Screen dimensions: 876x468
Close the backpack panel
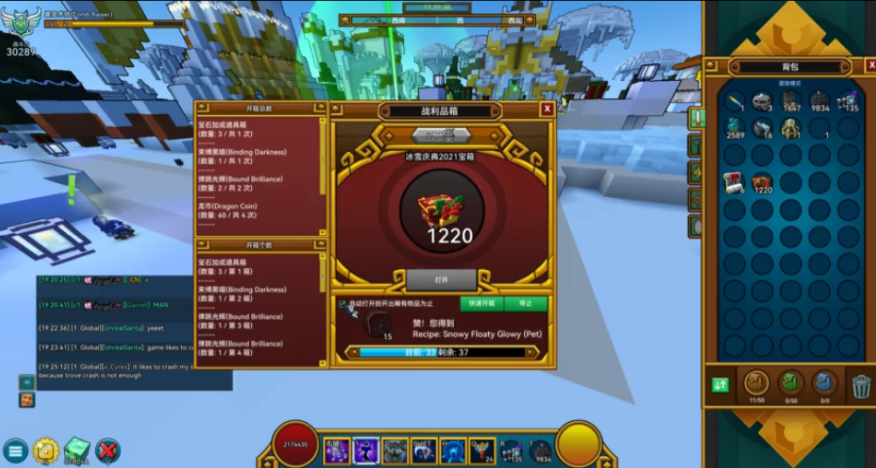point(871,65)
